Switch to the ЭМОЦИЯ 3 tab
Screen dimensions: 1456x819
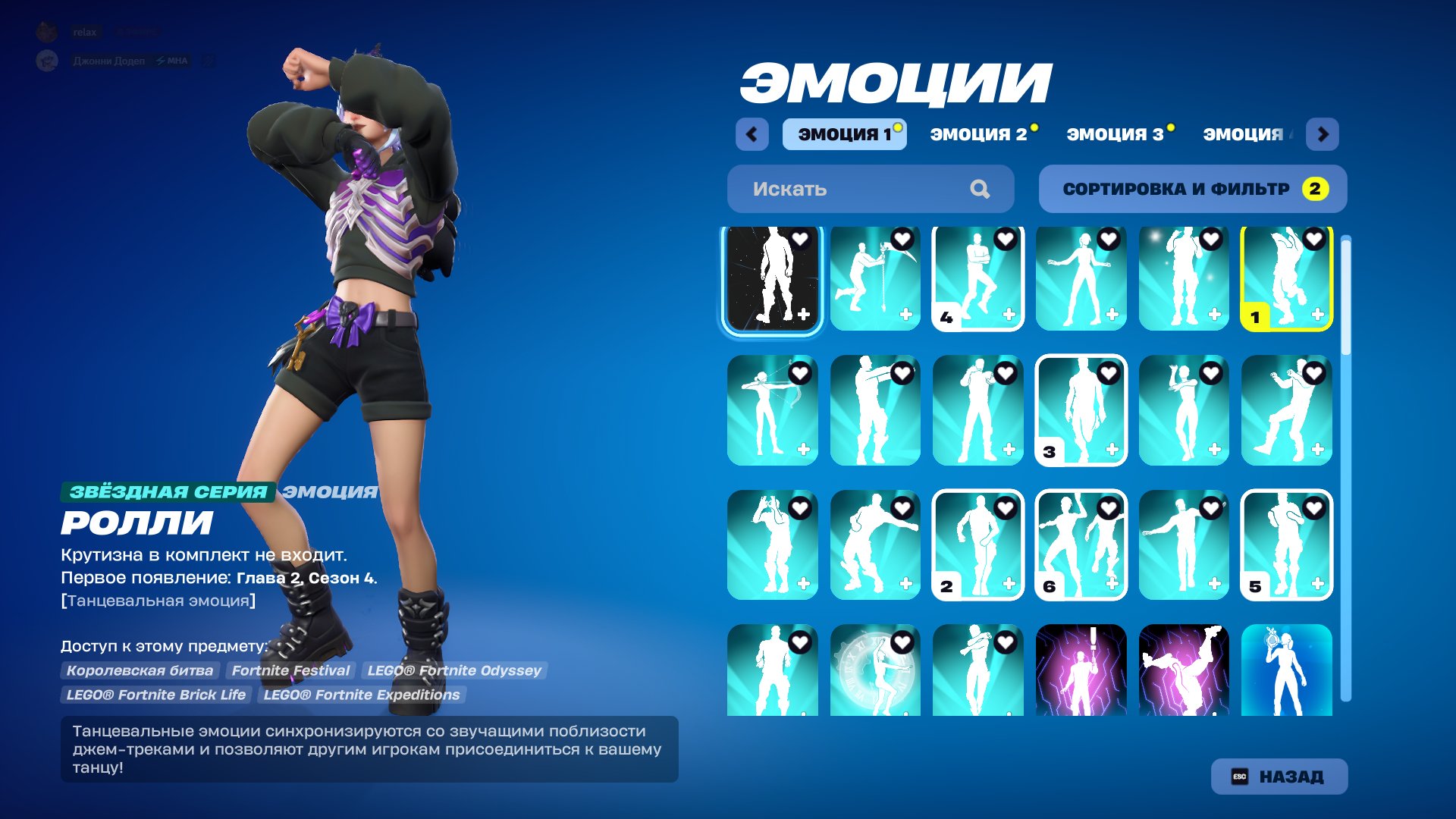coord(1116,133)
